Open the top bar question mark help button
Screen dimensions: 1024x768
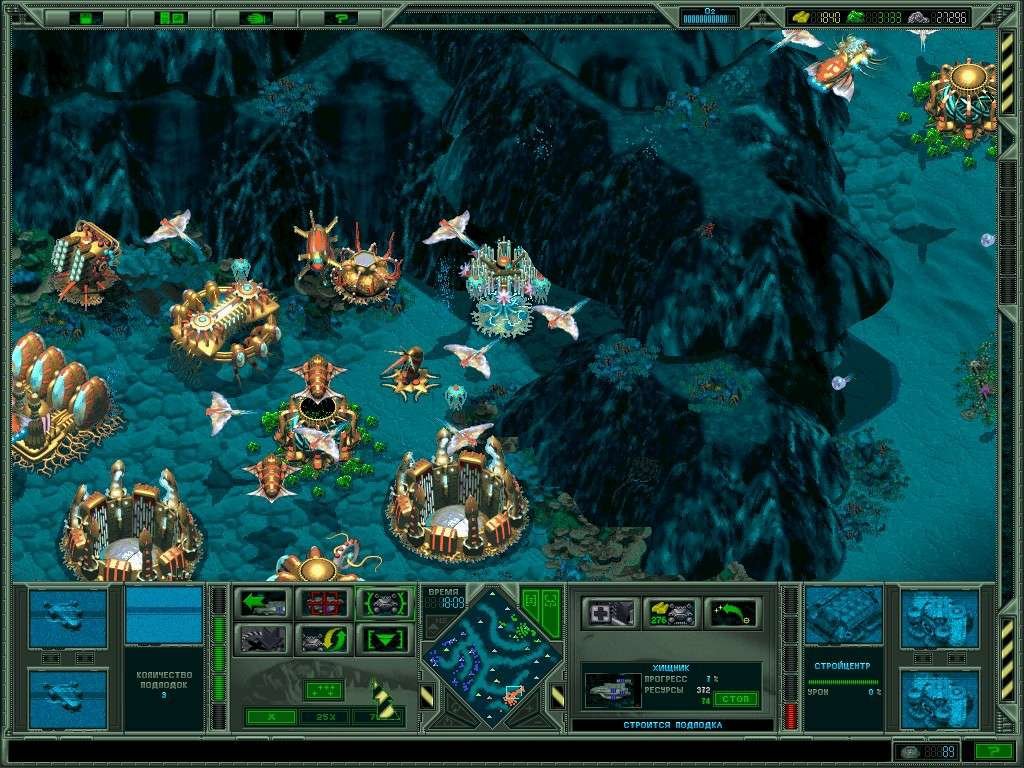pos(342,17)
